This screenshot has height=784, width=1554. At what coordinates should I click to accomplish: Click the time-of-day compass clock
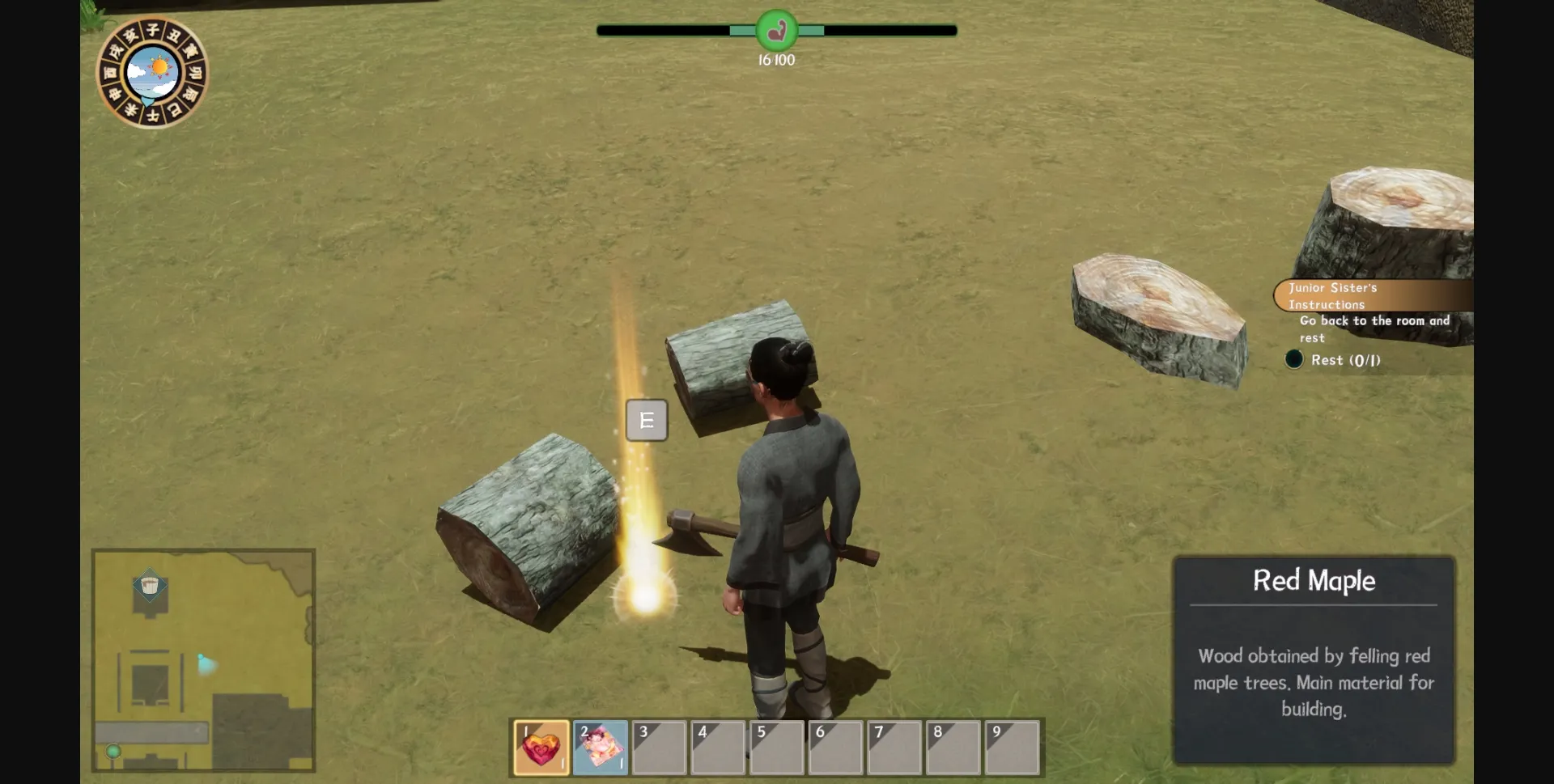coord(152,73)
